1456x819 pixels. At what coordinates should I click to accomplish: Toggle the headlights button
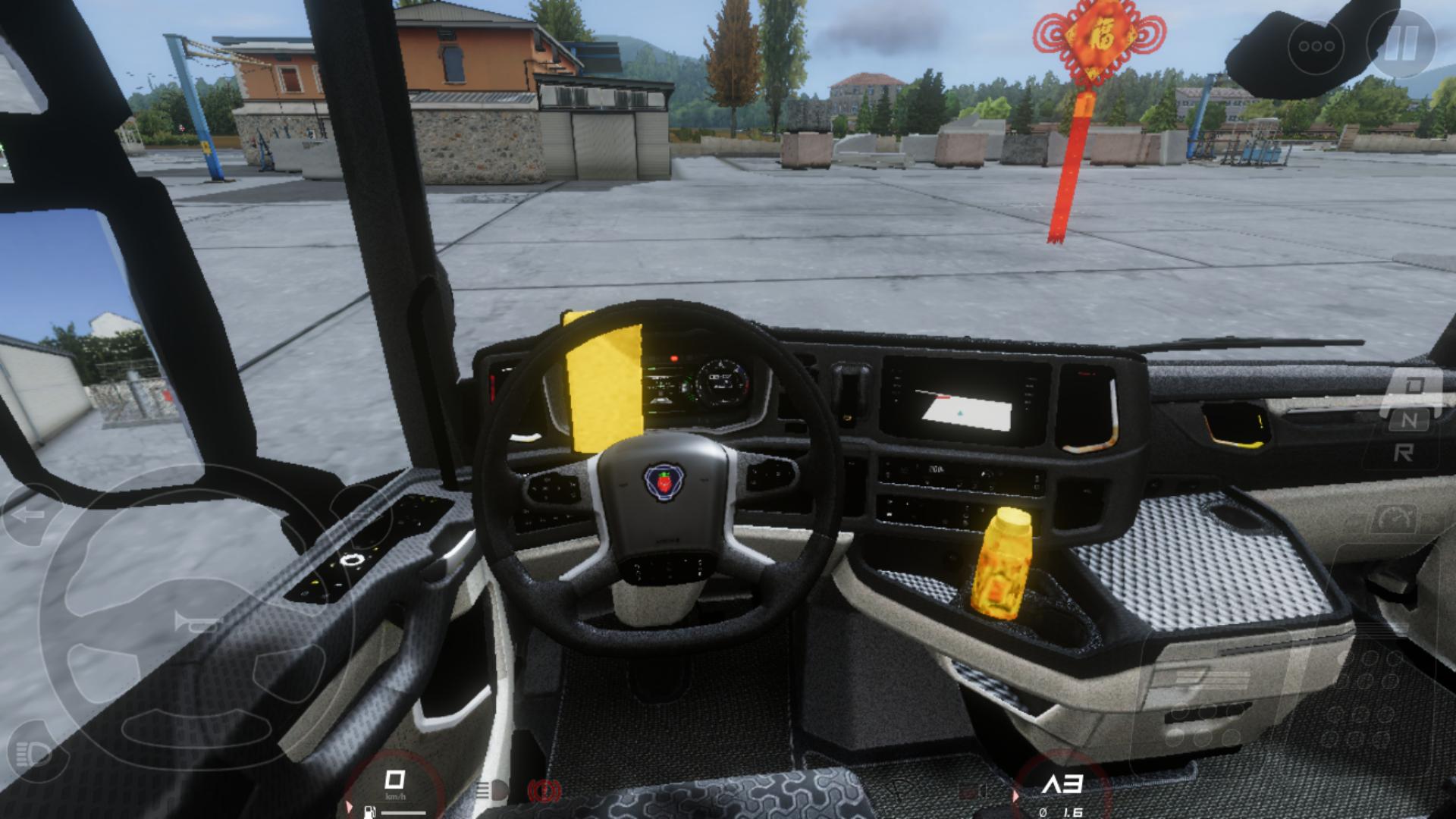click(x=32, y=753)
